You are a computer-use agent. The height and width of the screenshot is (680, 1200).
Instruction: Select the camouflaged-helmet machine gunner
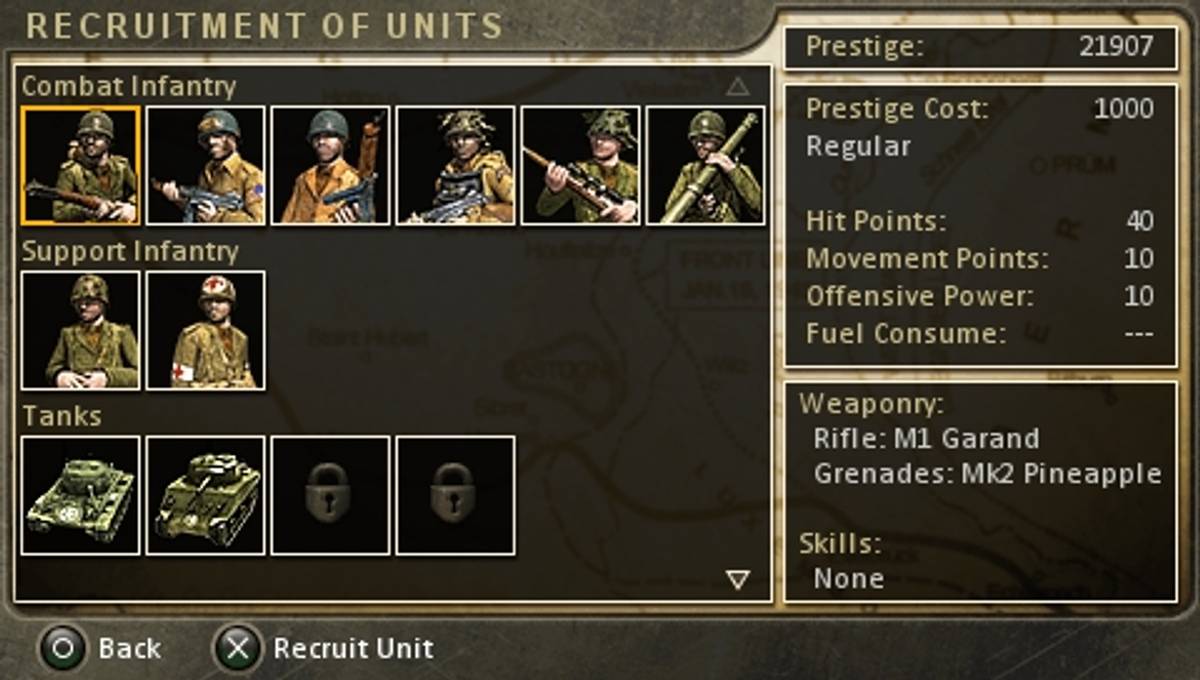pyautogui.click(x=456, y=166)
